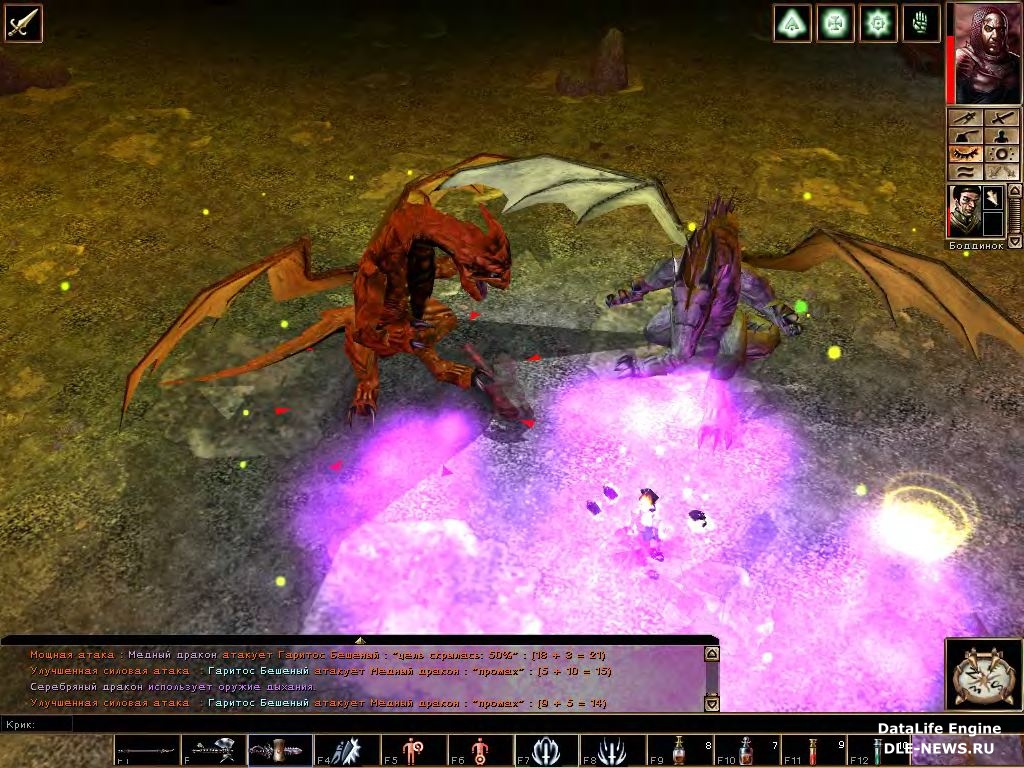Select the glowing cross effect icon
Screen dimensions: 1024x768
(x=835, y=23)
